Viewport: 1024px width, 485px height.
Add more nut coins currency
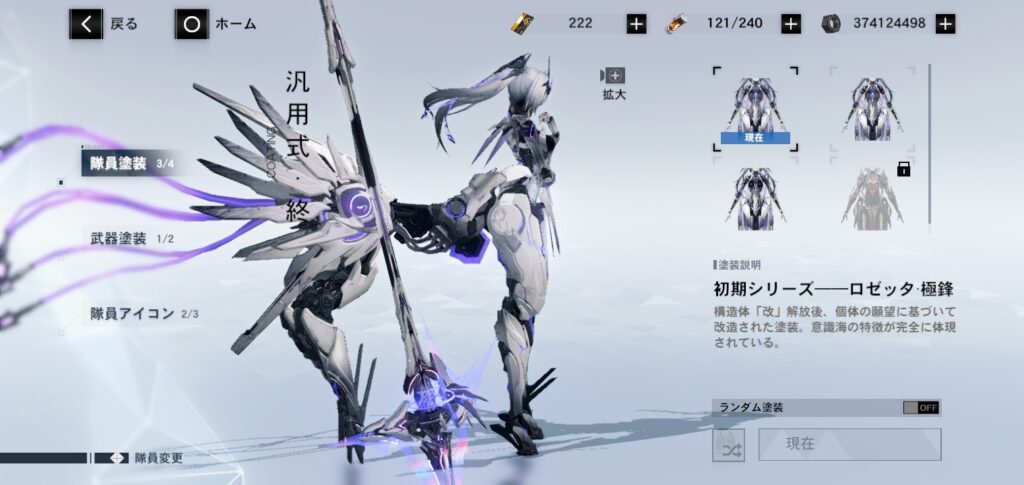945,24
